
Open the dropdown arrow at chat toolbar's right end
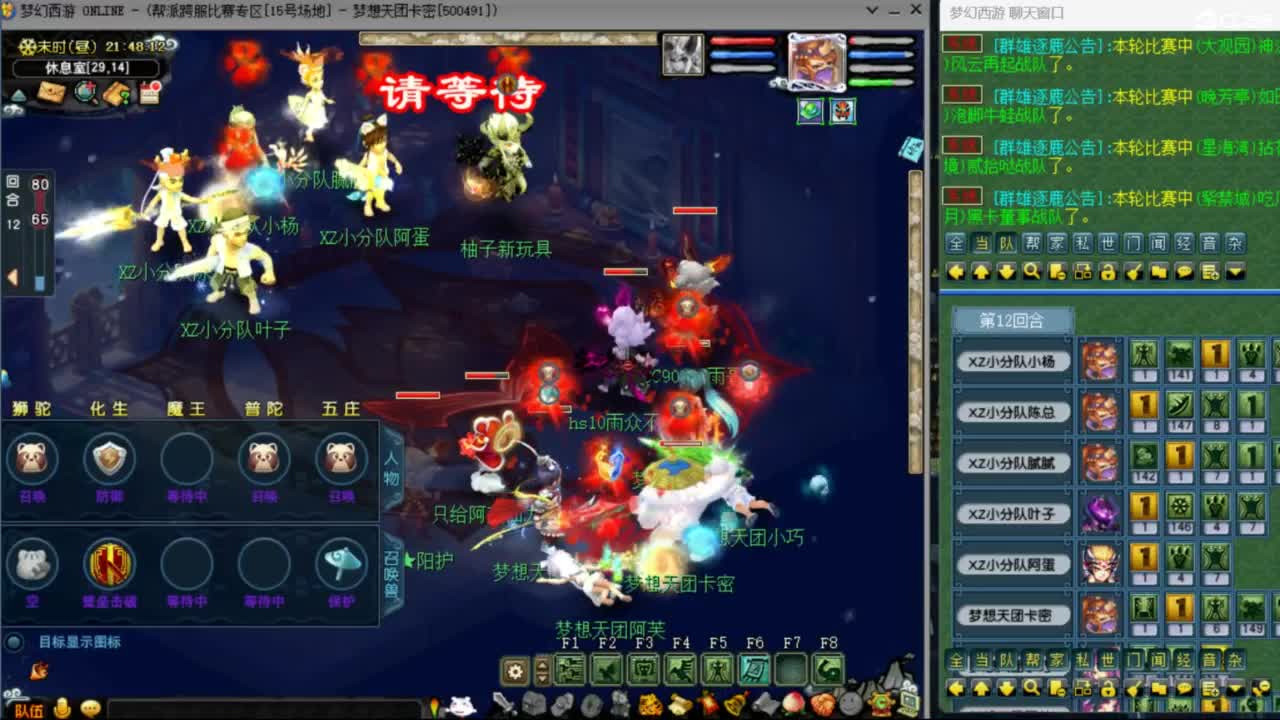1233,272
